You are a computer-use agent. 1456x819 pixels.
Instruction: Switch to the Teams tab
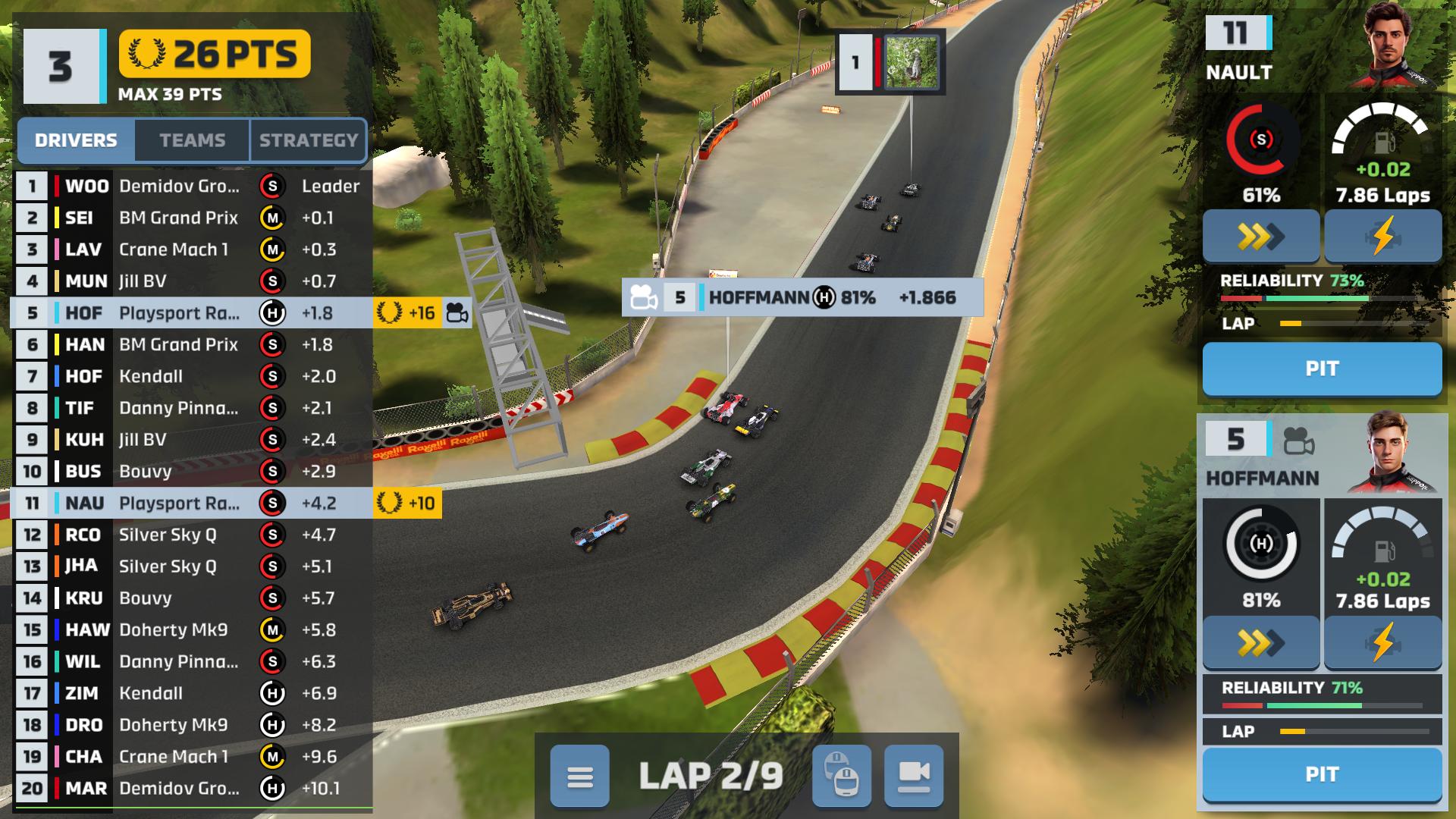point(192,140)
